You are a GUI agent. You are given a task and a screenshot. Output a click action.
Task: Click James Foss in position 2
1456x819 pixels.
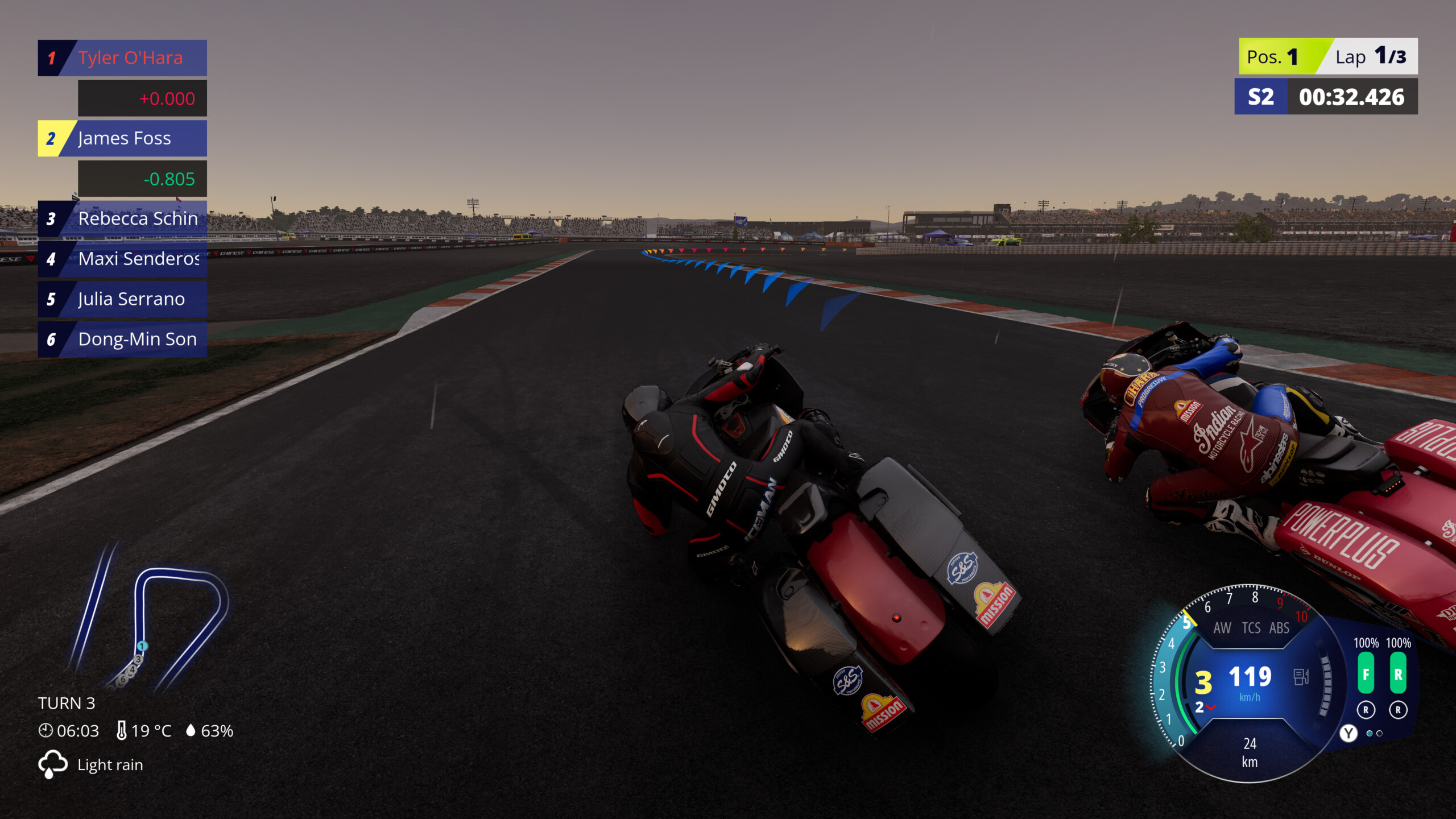[124, 138]
